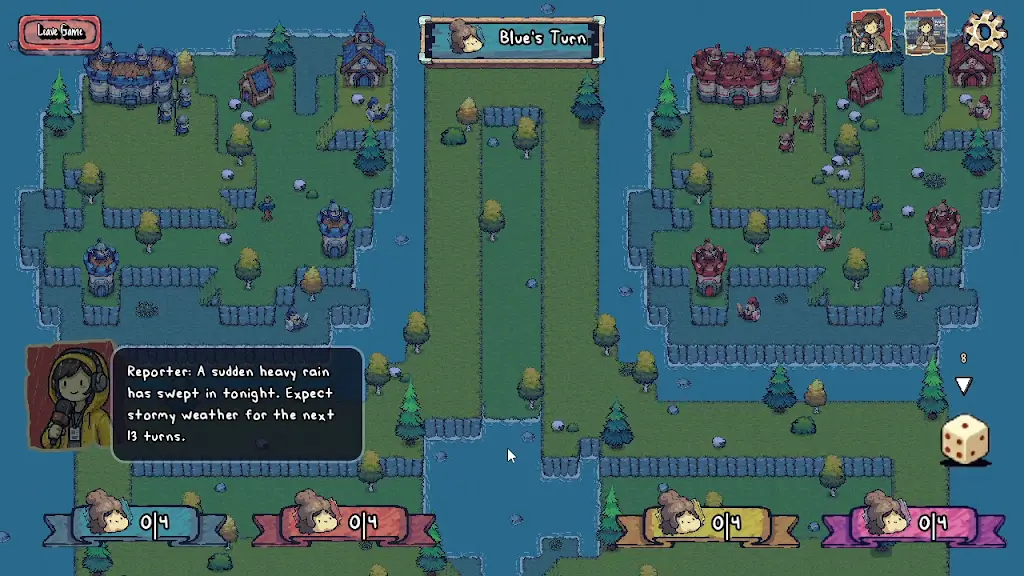Viewport: 1024px width, 576px height.
Task: Select the blue player banner
Action: click(x=136, y=520)
